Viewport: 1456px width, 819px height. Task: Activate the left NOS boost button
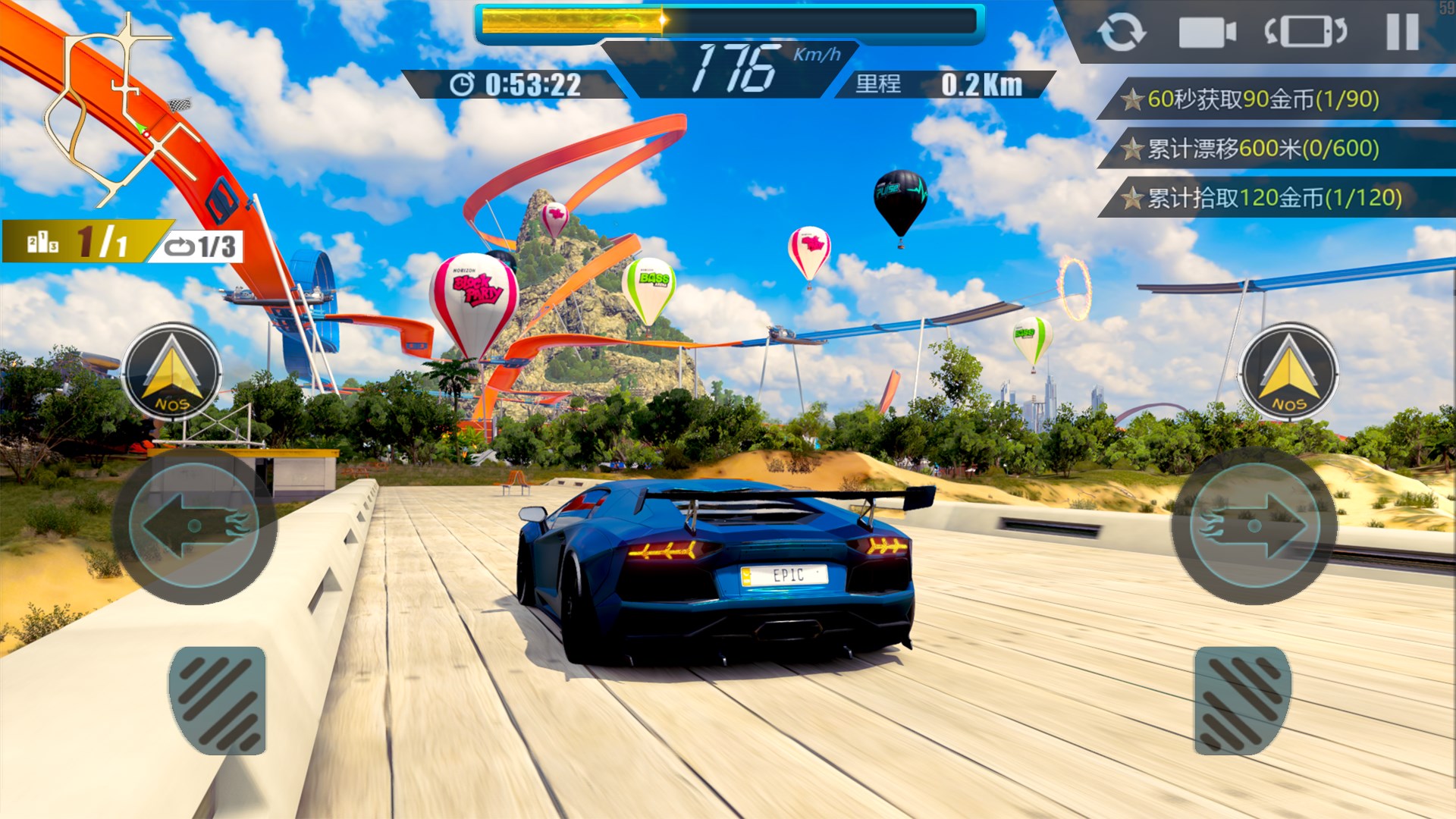[x=172, y=372]
